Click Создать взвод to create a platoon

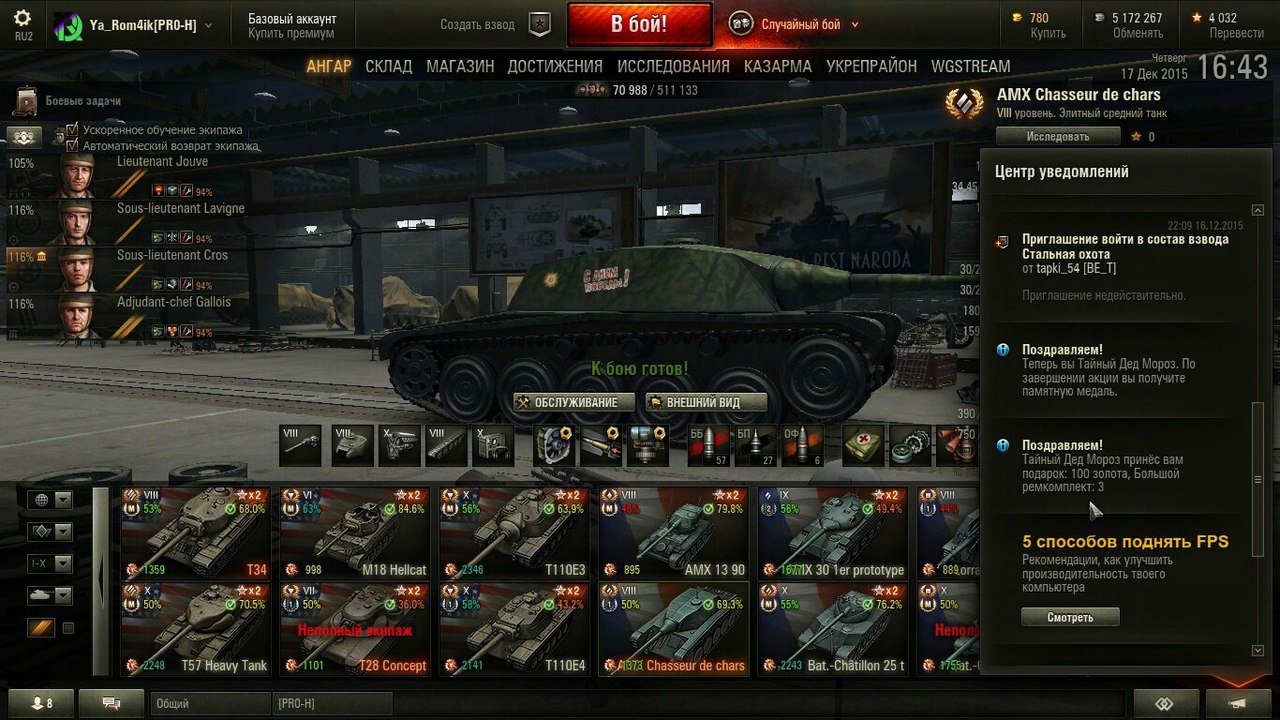pos(478,25)
